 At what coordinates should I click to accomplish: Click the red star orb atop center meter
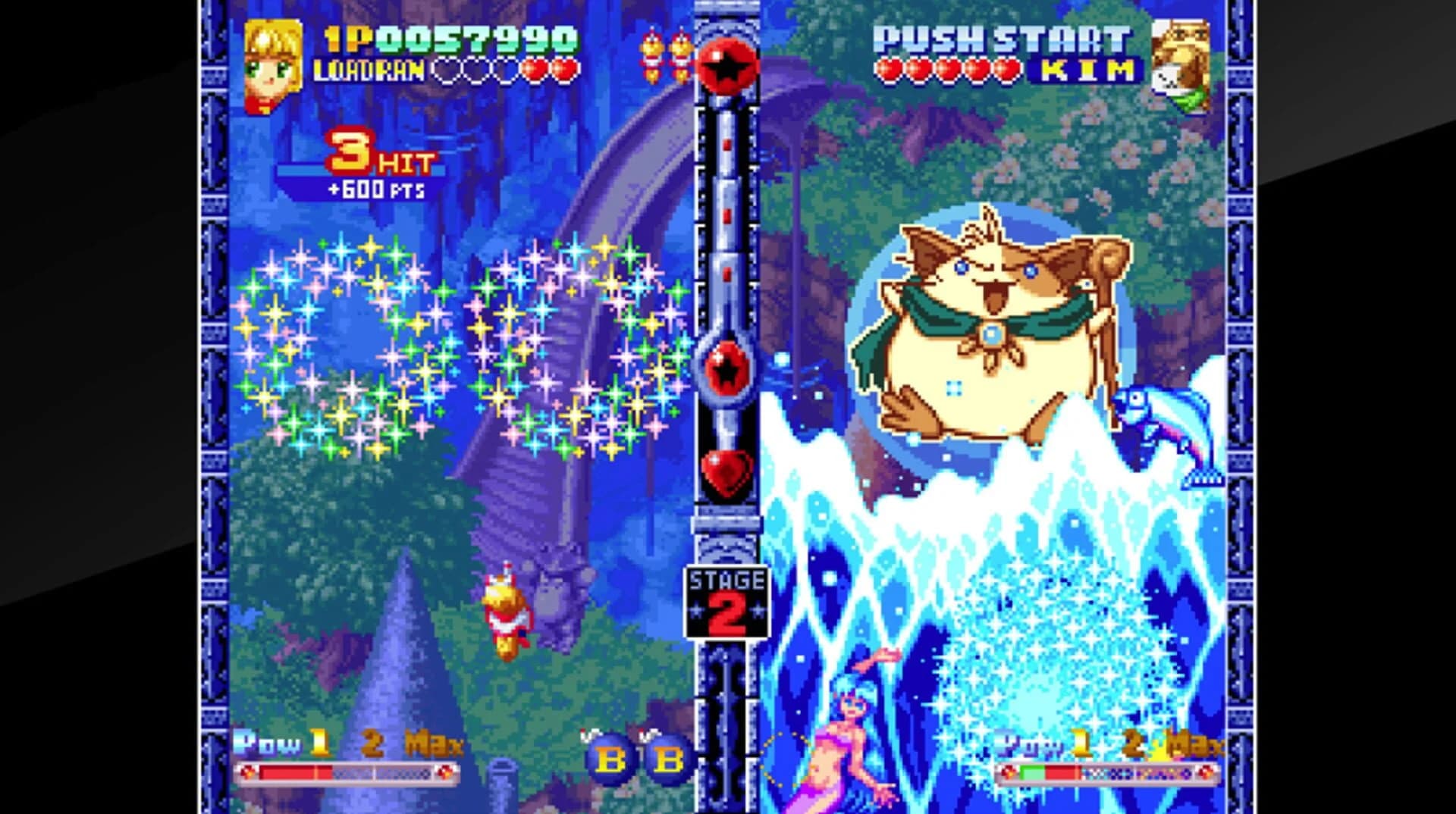pos(726,67)
